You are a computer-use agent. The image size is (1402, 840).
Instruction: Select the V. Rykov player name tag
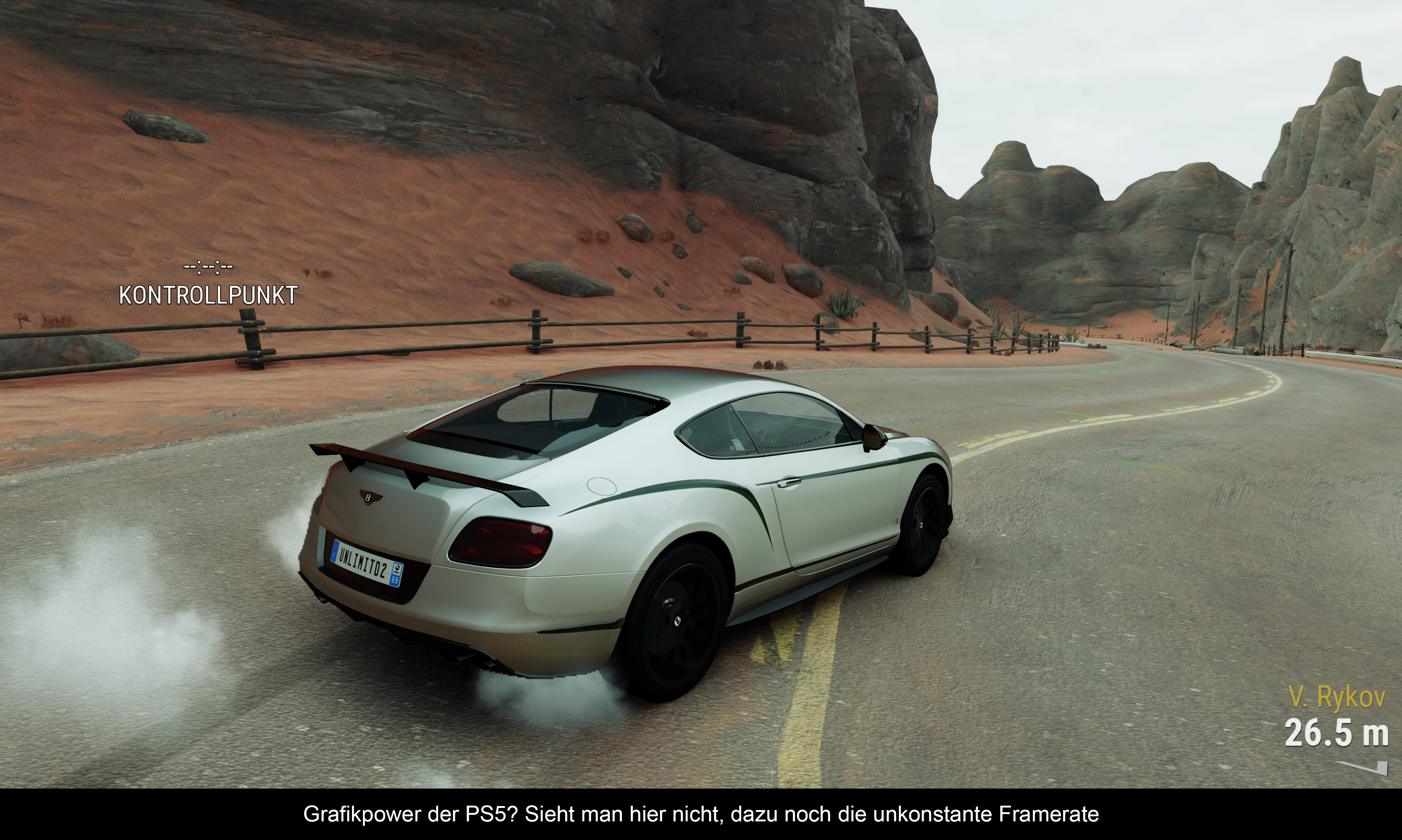1336,697
